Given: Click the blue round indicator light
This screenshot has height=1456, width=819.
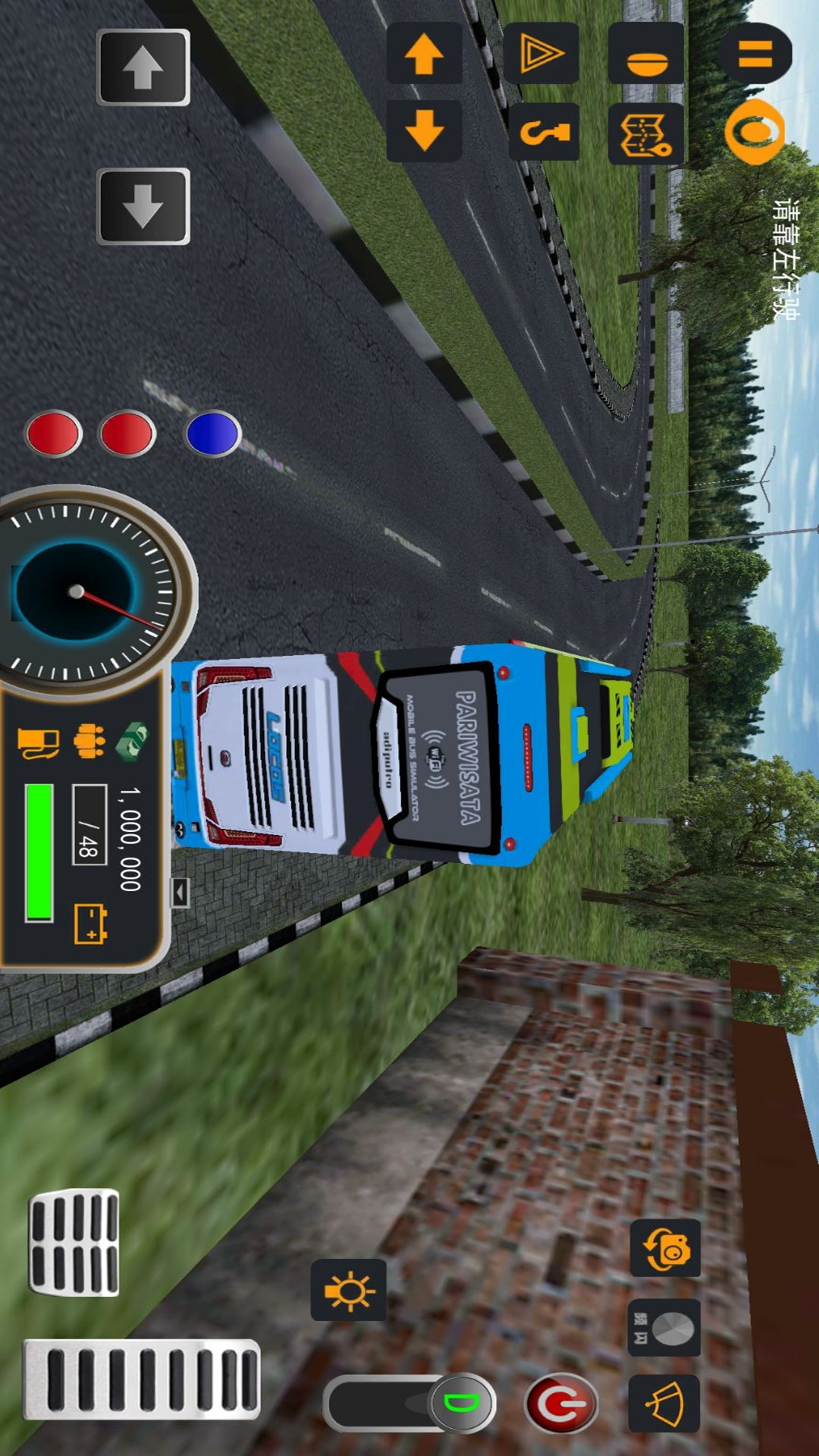Looking at the screenshot, I should click(213, 433).
